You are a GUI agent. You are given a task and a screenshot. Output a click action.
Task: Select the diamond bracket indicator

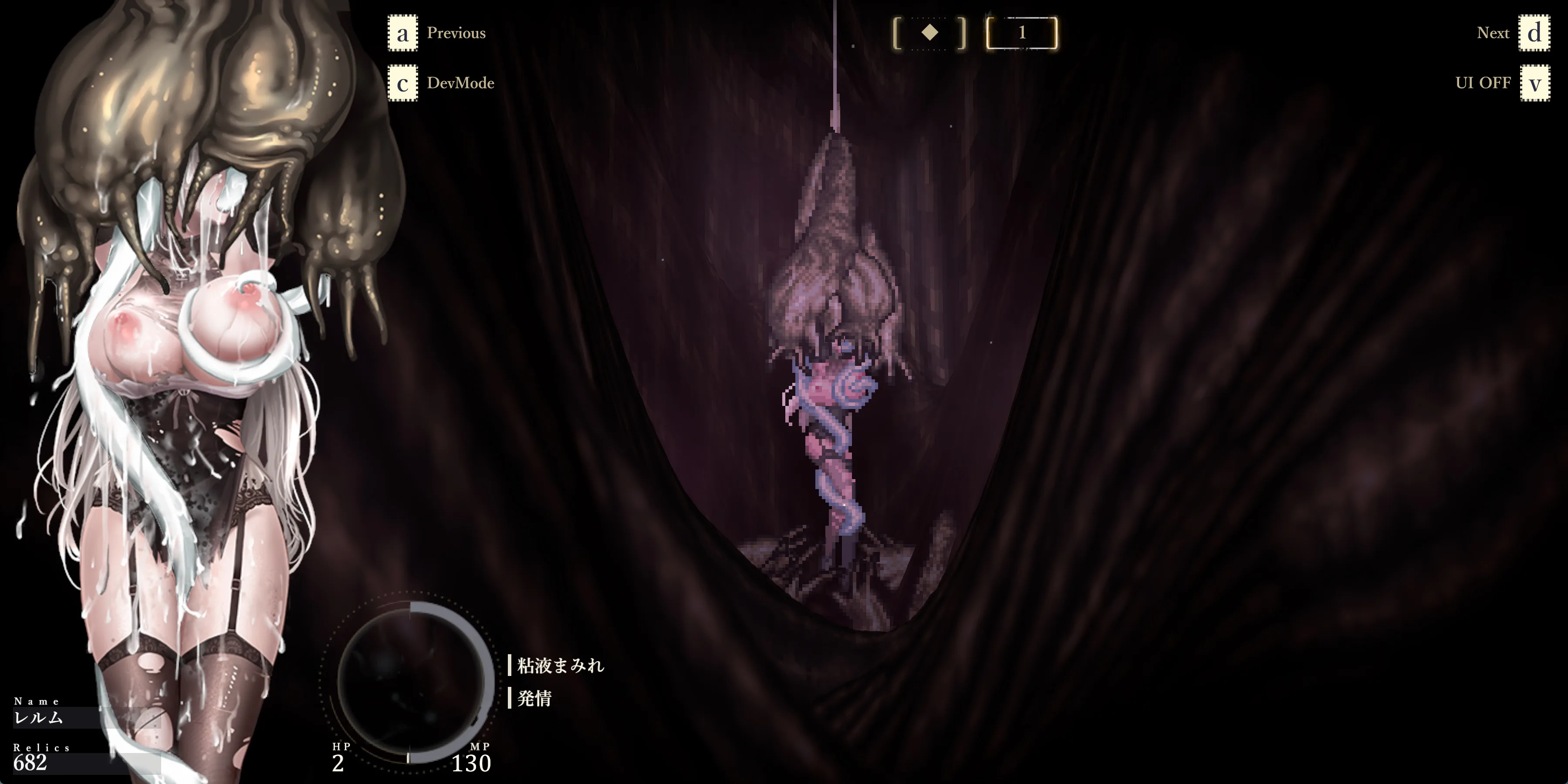click(x=929, y=33)
